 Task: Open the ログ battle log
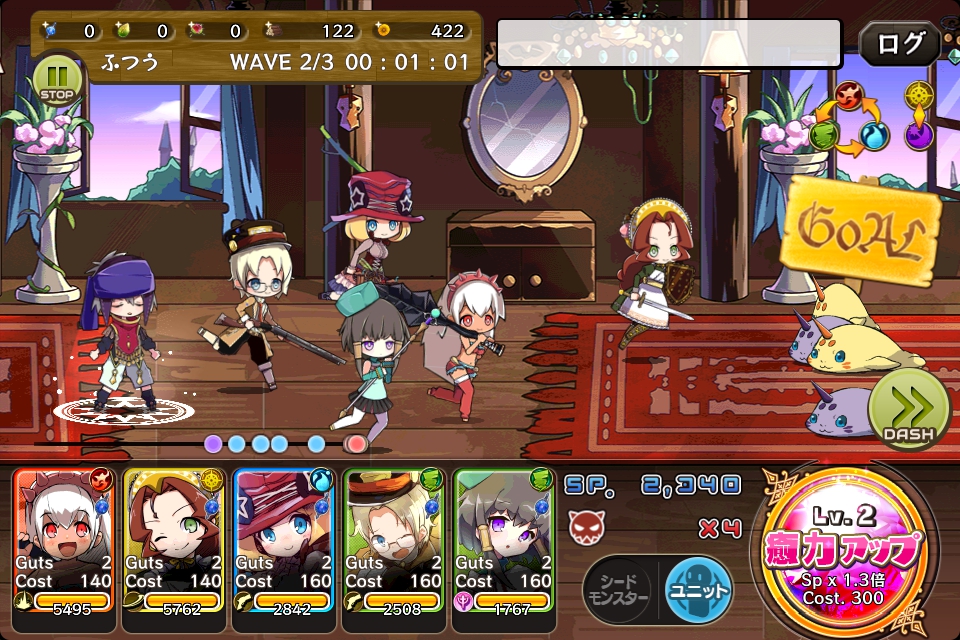pos(899,44)
